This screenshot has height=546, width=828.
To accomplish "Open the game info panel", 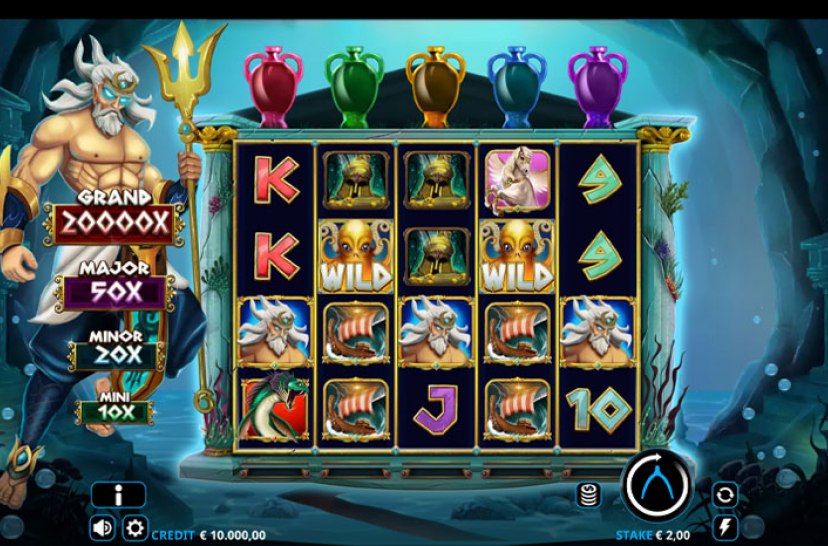I will point(118,494).
